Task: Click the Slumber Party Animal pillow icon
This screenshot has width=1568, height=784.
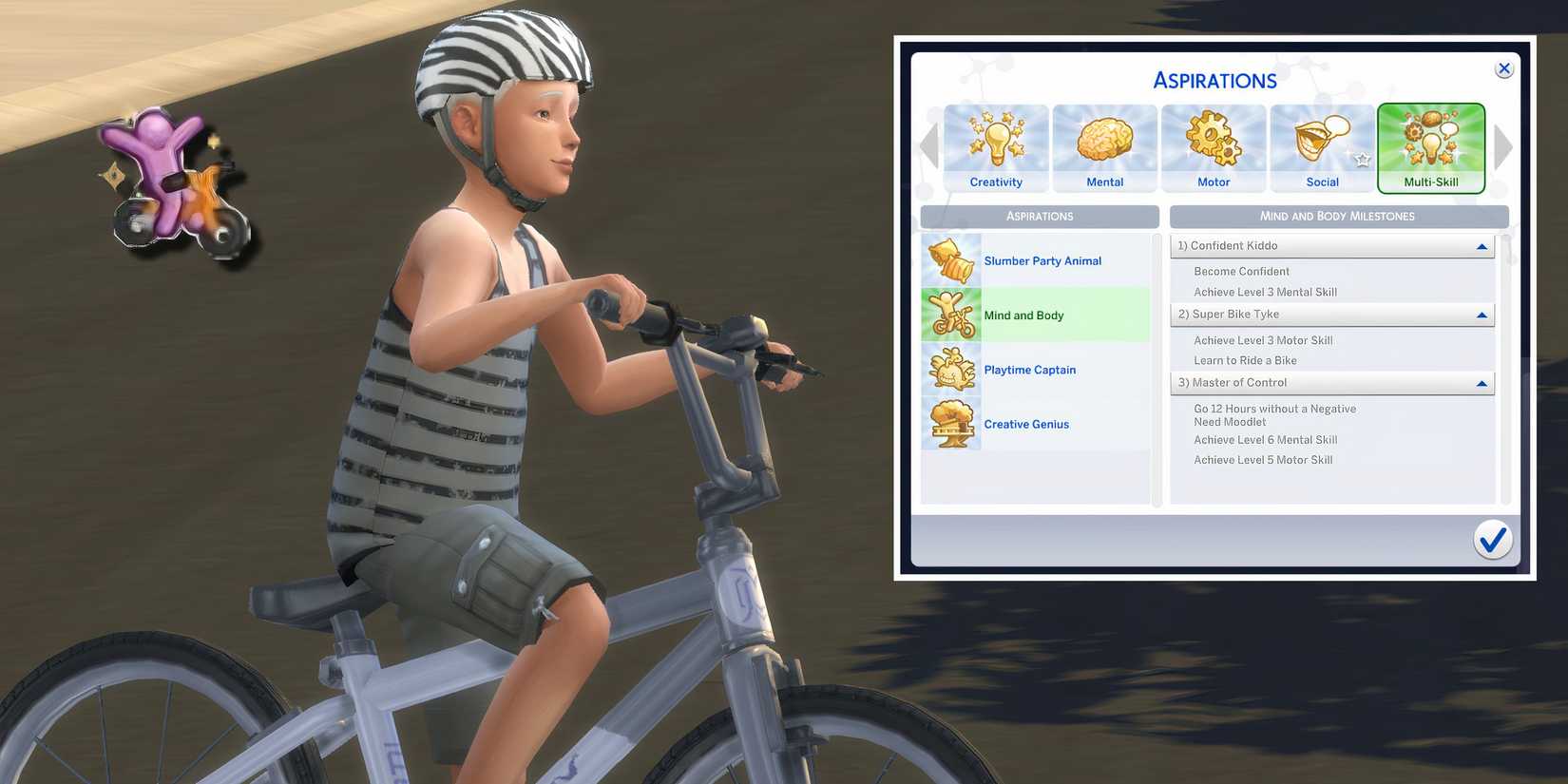Action: coord(950,260)
